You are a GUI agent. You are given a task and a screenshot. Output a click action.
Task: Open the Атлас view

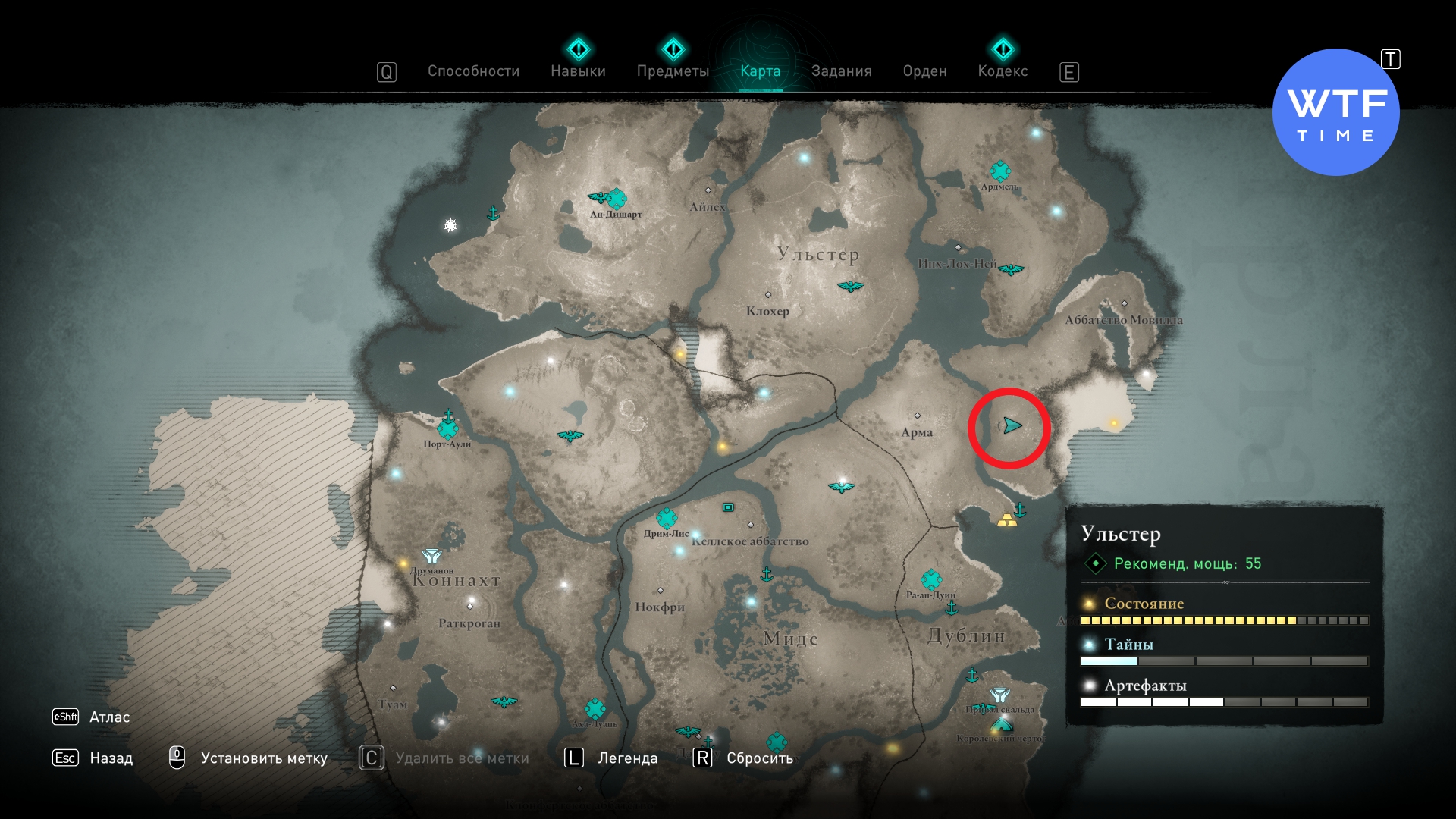click(109, 717)
